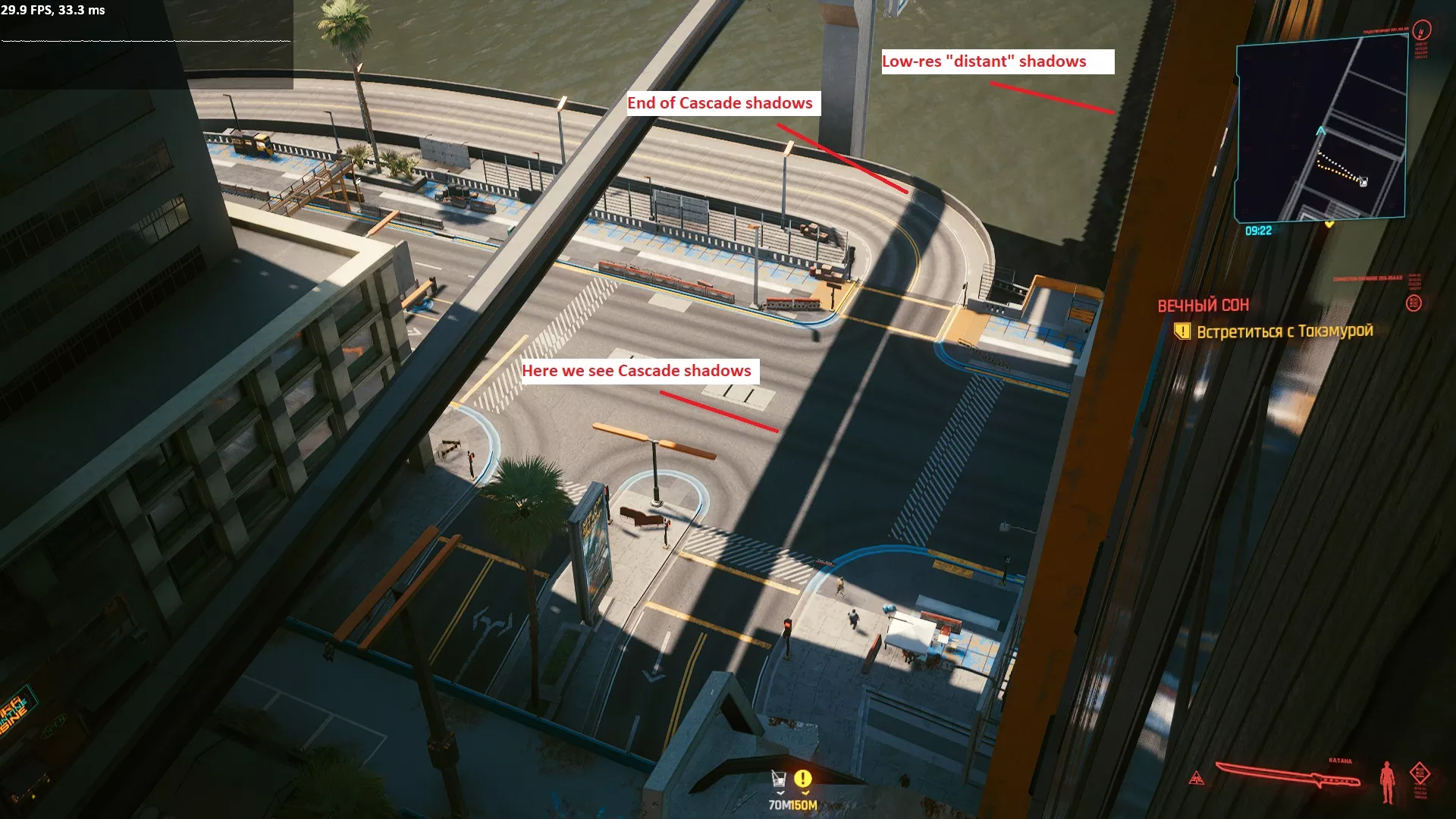The width and height of the screenshot is (1456, 819).
Task: Select the shopping cart vendor marker
Action: [x=778, y=779]
